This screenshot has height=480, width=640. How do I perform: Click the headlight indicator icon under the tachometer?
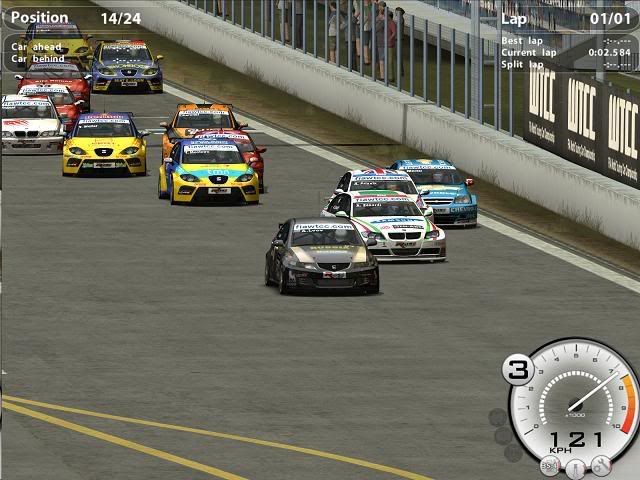550,466
